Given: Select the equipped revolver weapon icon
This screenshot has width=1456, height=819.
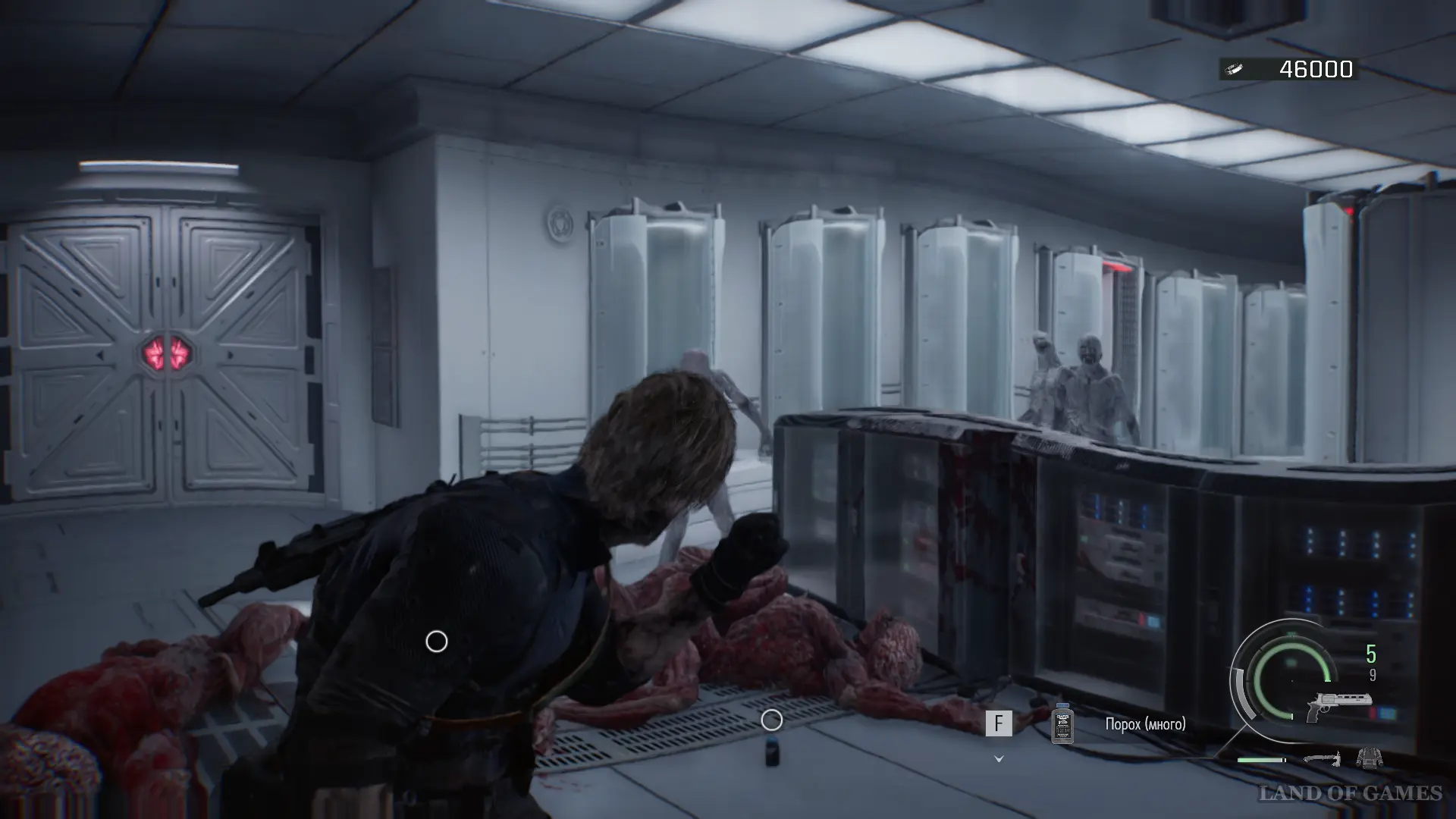Looking at the screenshot, I should point(1340,706).
